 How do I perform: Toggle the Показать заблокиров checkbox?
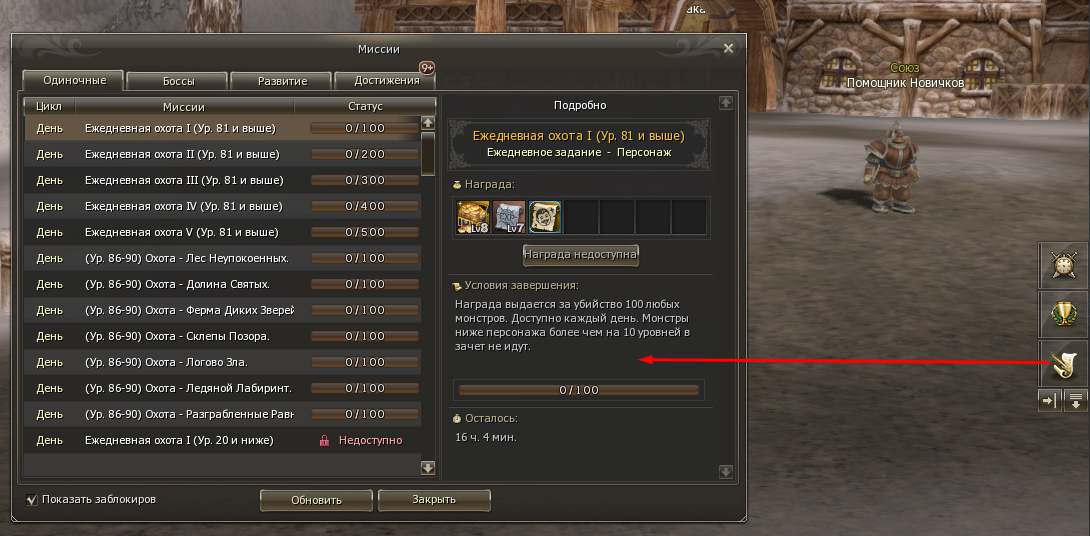pyautogui.click(x=32, y=499)
